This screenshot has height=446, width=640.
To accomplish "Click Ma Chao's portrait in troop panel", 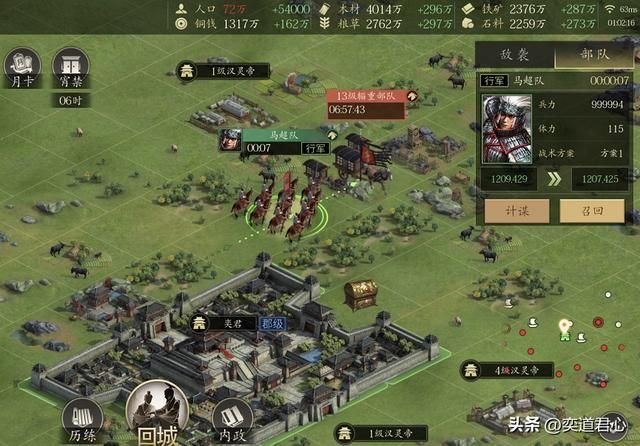I will (507, 129).
